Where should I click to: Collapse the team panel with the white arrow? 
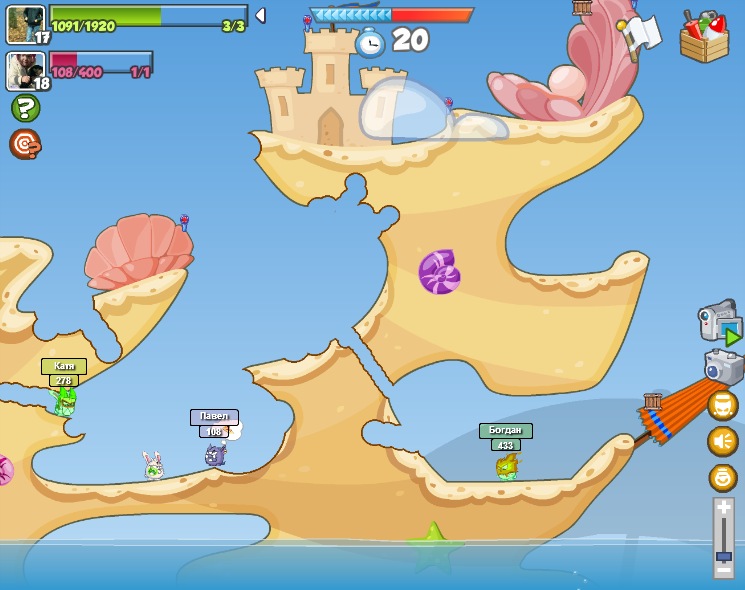click(x=260, y=15)
